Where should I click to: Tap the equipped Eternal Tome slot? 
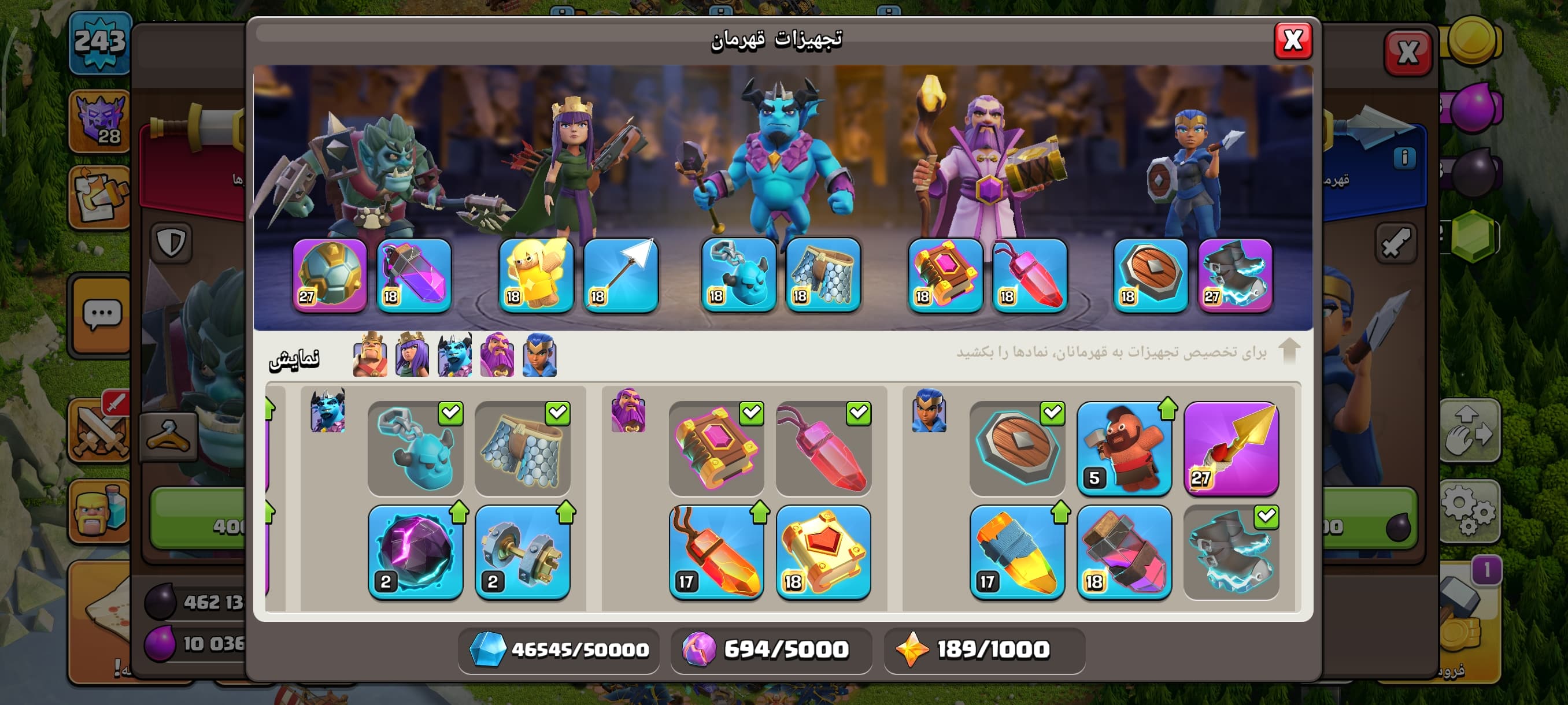(x=945, y=276)
